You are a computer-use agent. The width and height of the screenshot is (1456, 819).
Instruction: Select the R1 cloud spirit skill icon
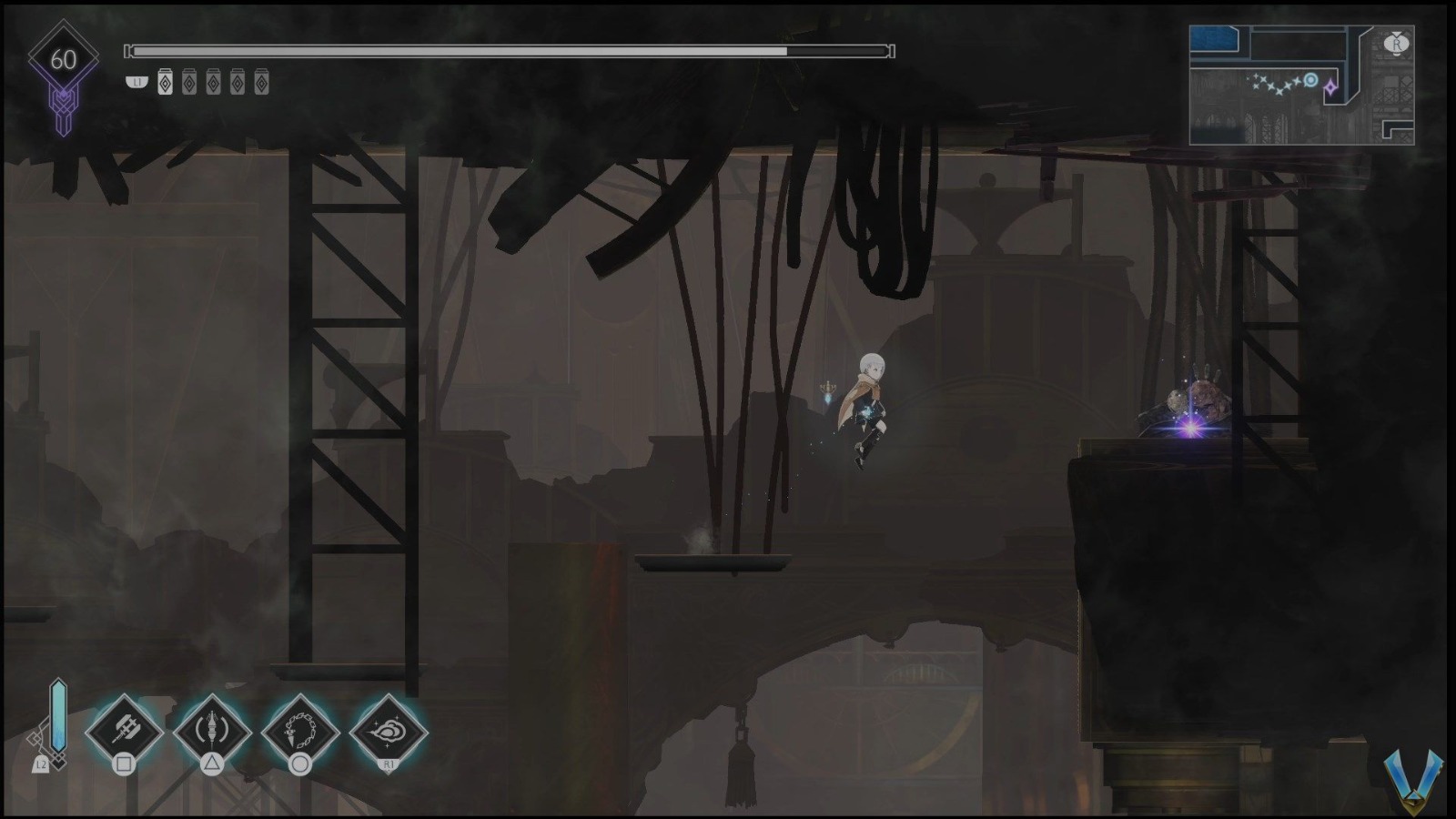389,733
